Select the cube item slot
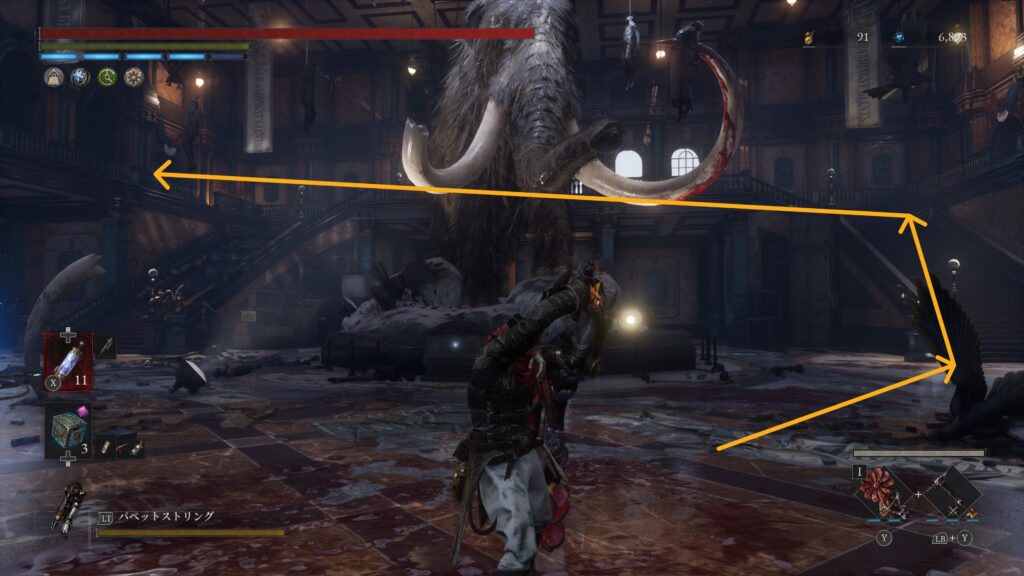 67,430
